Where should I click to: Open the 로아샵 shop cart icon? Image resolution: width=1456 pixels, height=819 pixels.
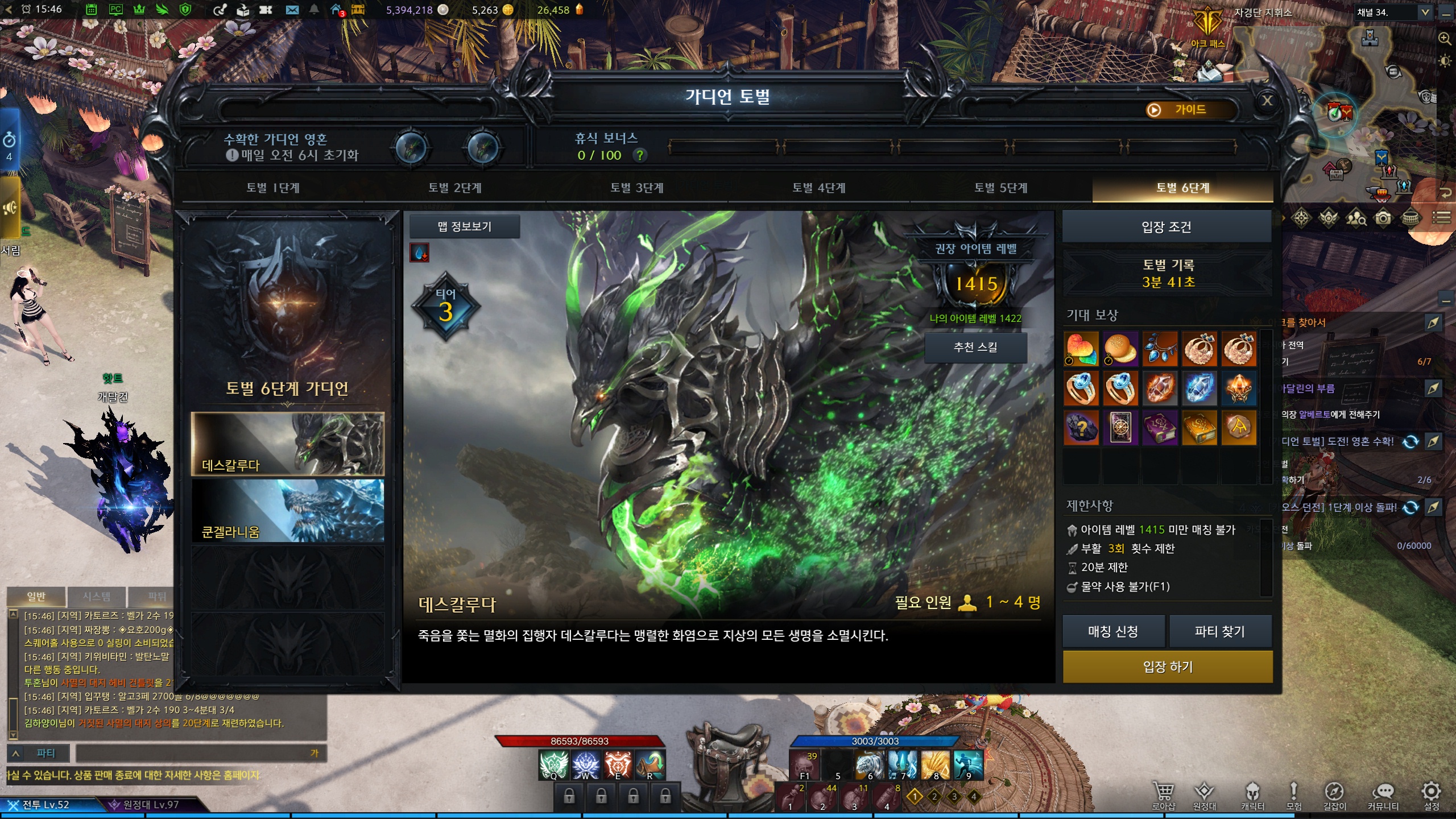click(x=1163, y=795)
